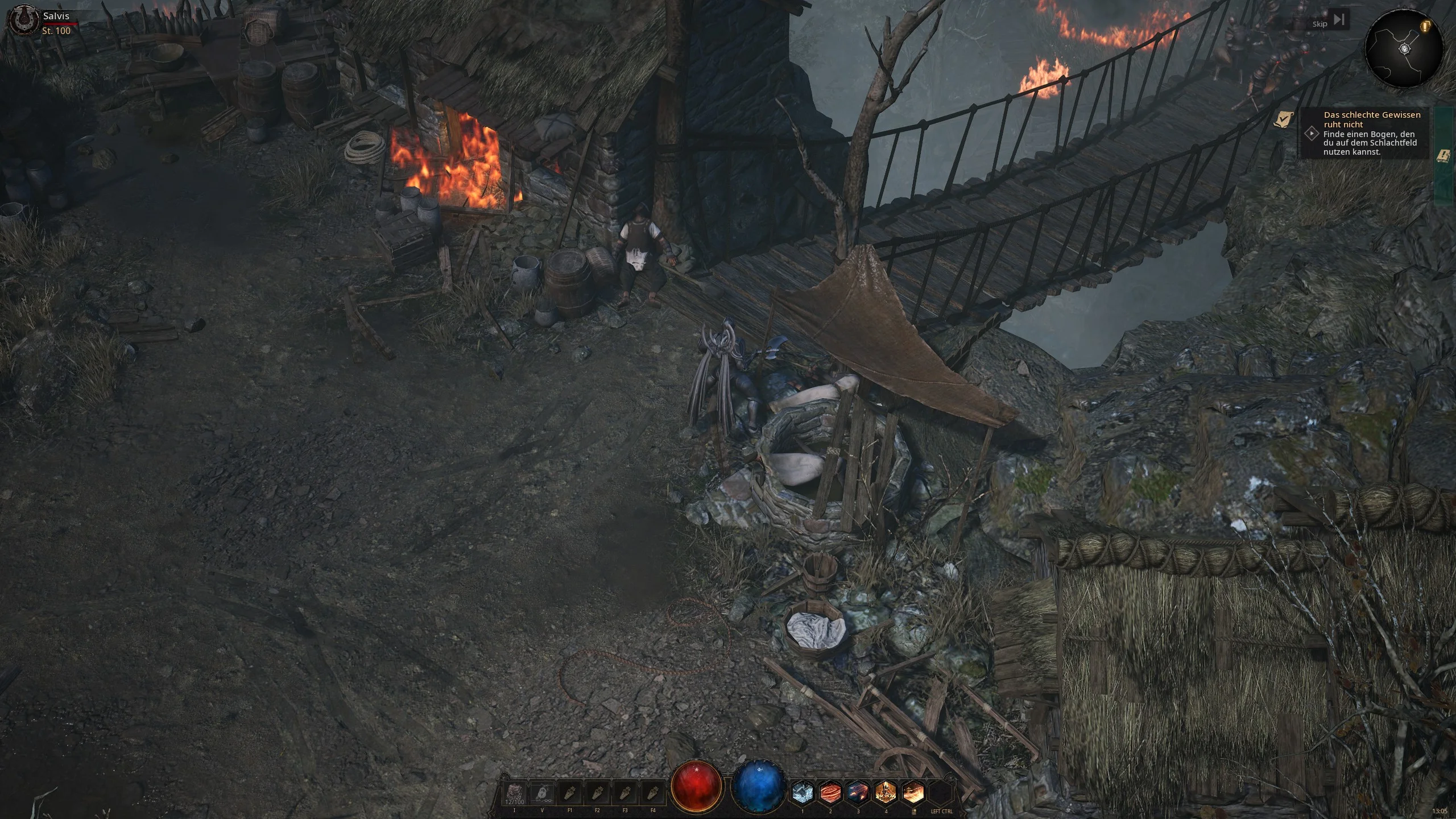Activate the dark meteor skill in slot 3
The width and height of the screenshot is (1456, 819).
click(x=858, y=792)
